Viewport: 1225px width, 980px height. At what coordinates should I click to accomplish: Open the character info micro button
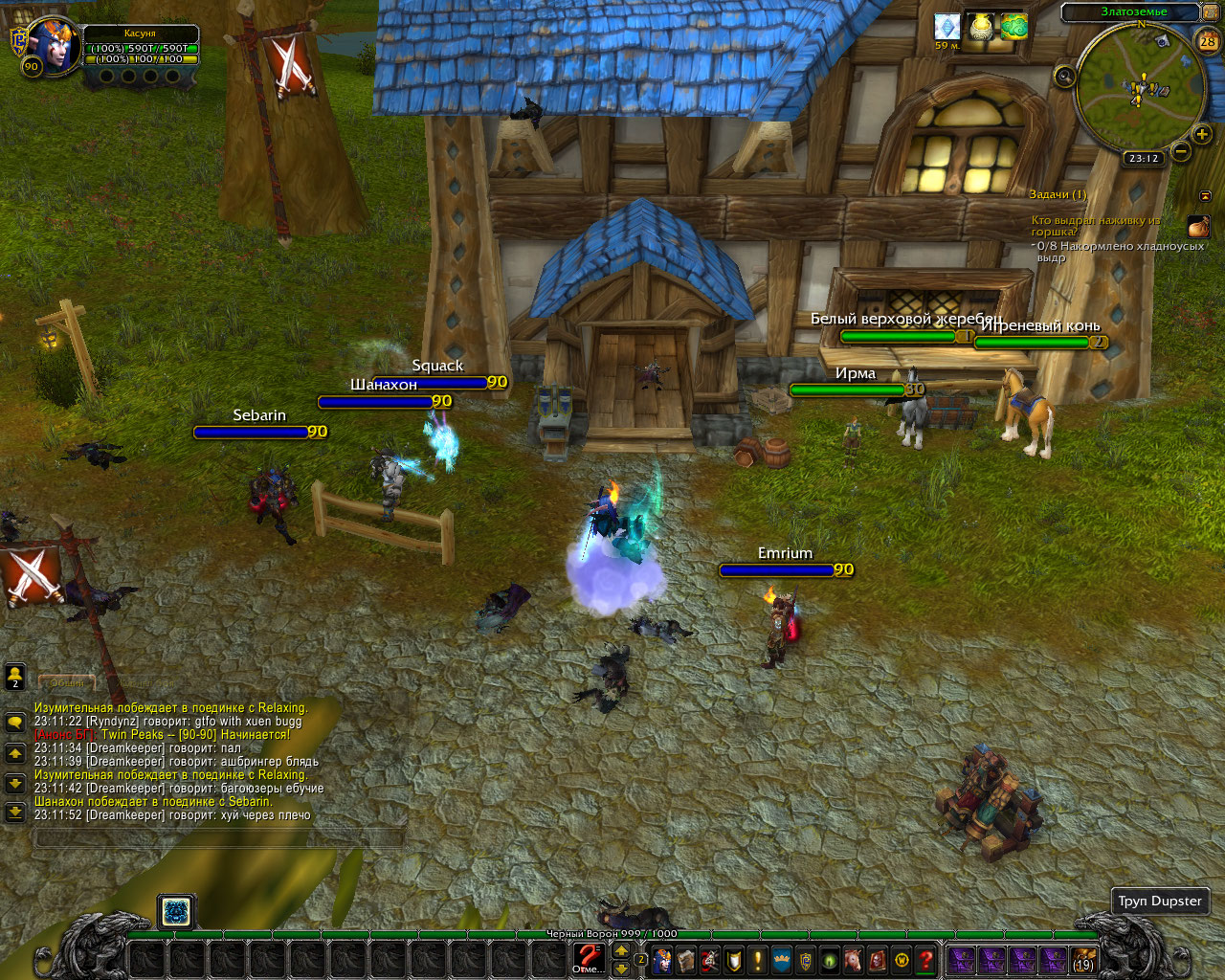coord(661,959)
